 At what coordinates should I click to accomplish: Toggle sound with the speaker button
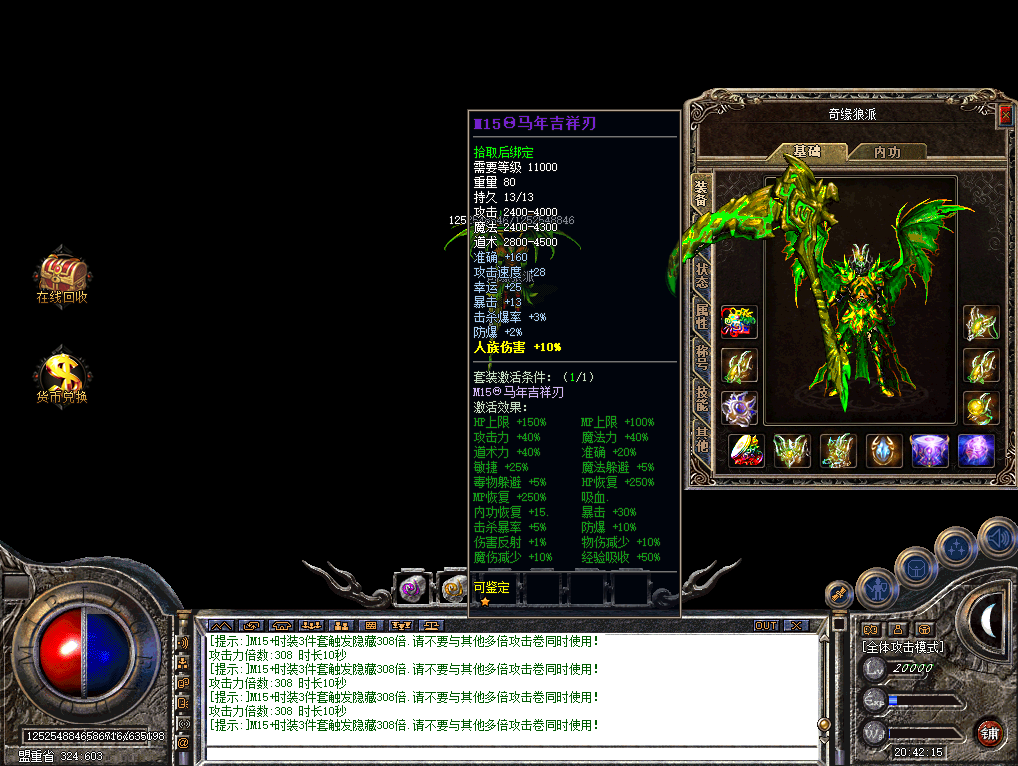point(997,540)
